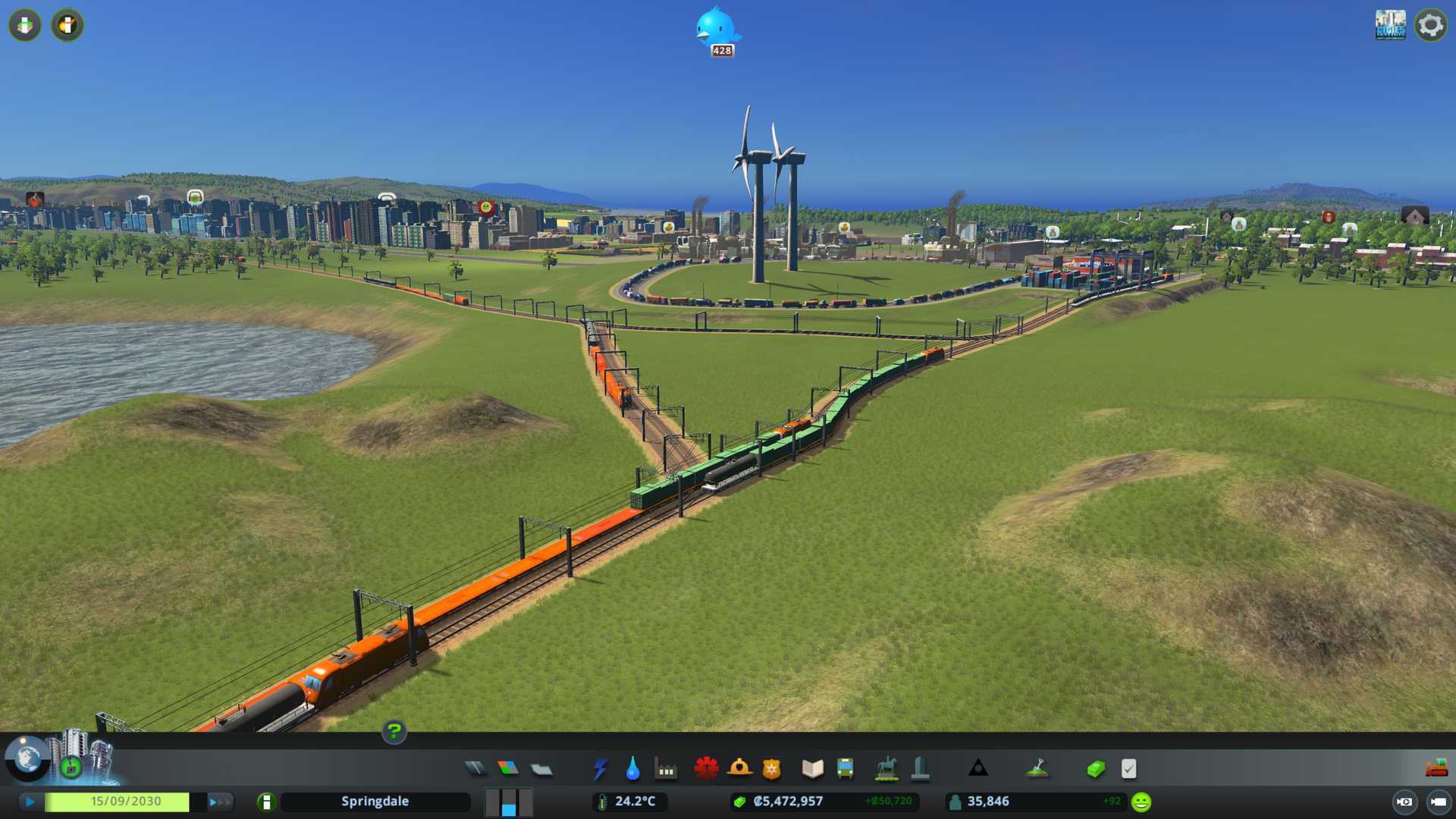Open the Fire Department helmet menu

pos(739,769)
